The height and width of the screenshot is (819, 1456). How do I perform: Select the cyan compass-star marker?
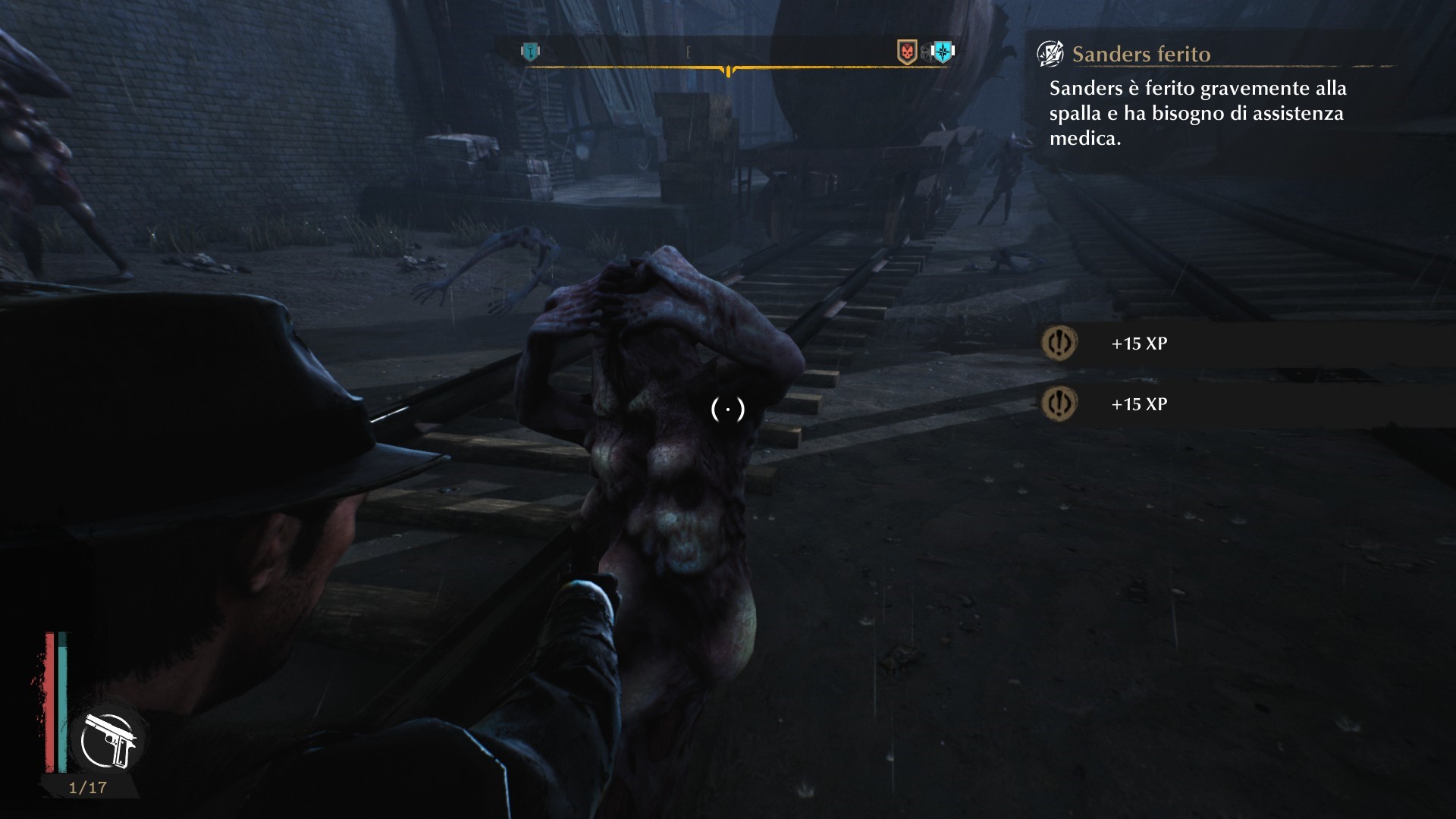[x=943, y=52]
